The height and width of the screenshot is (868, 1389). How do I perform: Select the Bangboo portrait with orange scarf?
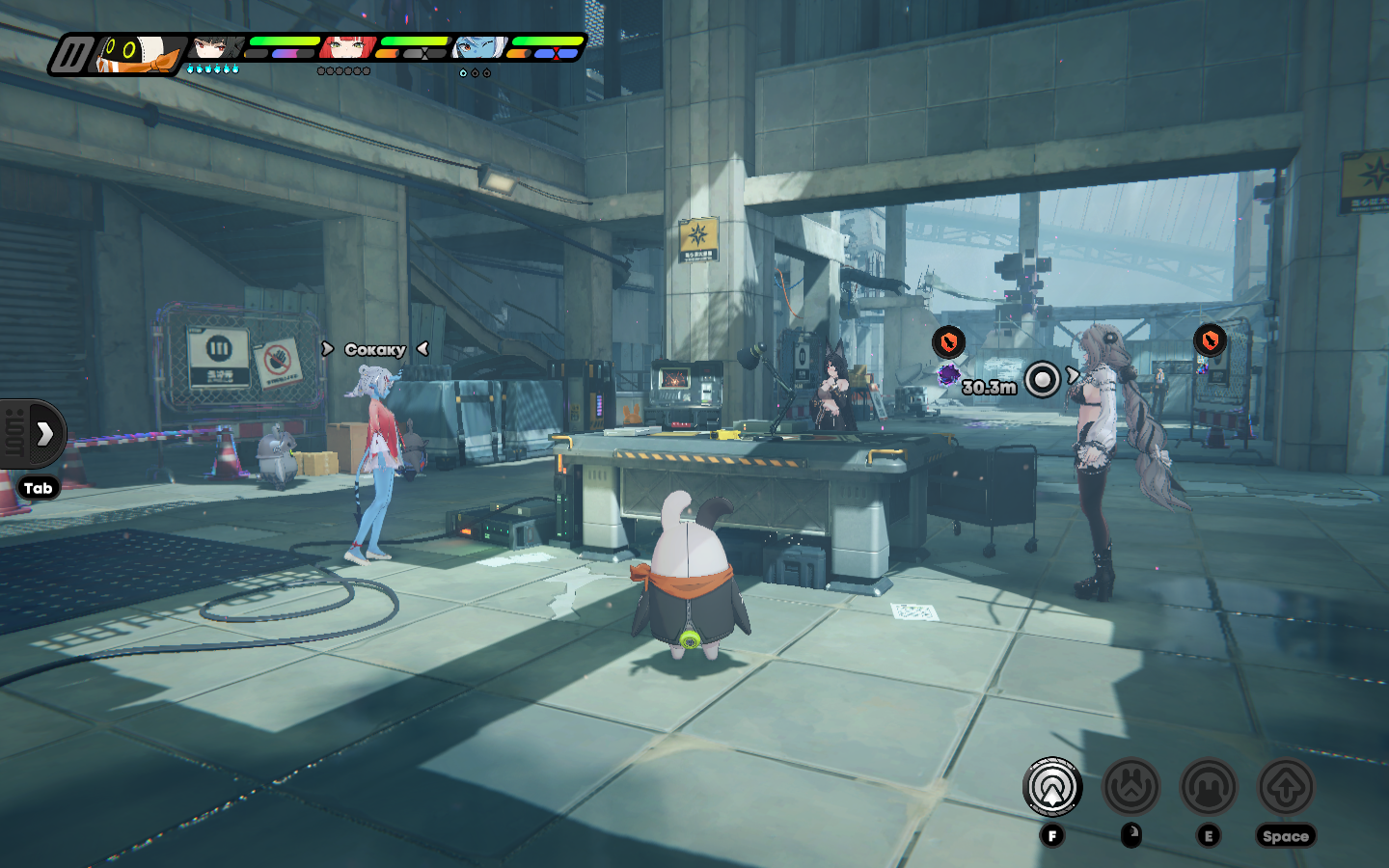point(140,54)
